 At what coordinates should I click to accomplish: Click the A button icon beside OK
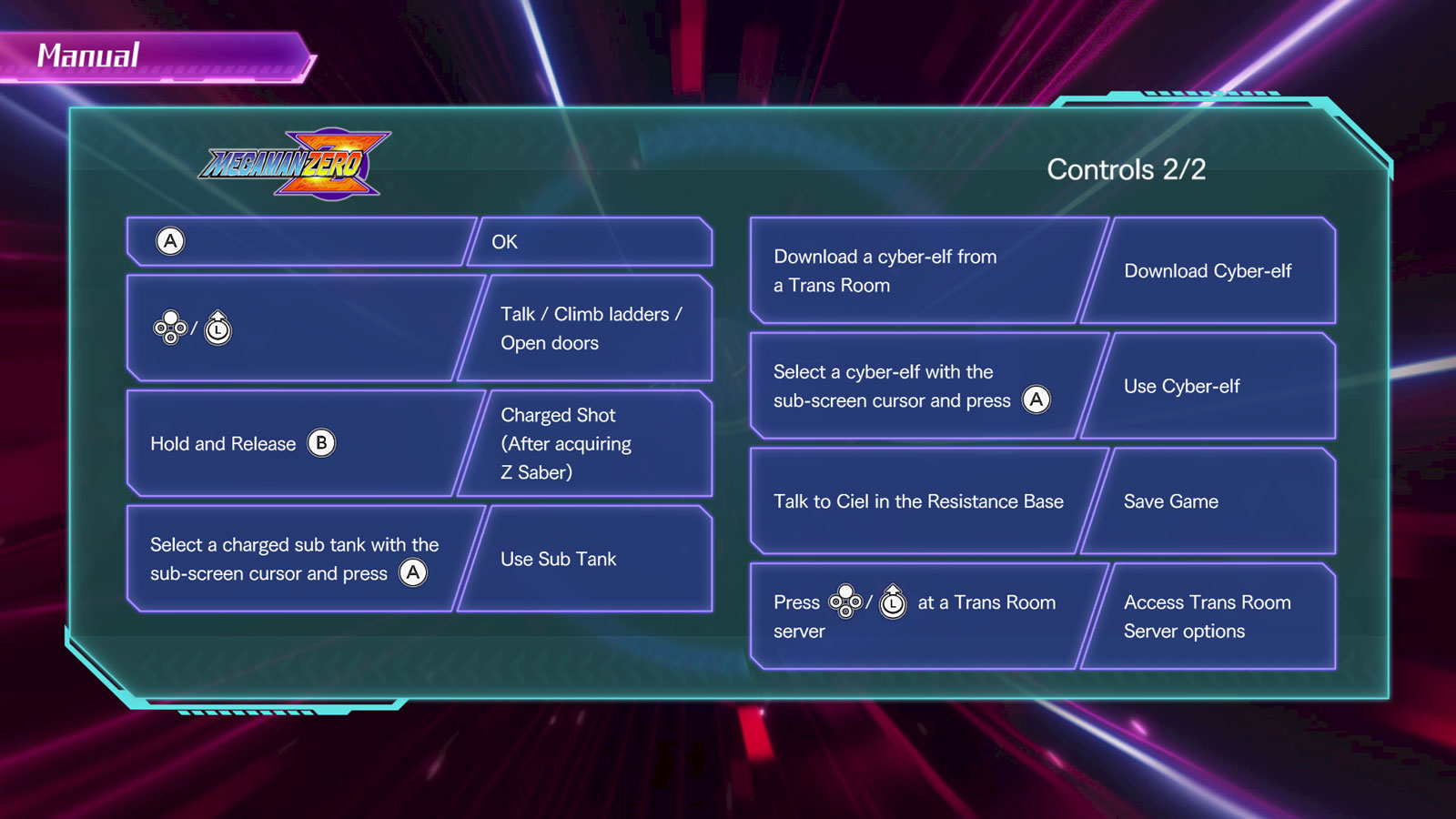pos(168,241)
